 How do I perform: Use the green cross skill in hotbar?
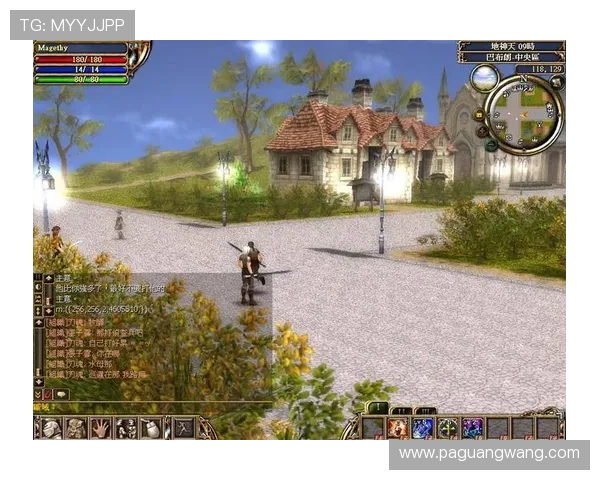(x=447, y=428)
